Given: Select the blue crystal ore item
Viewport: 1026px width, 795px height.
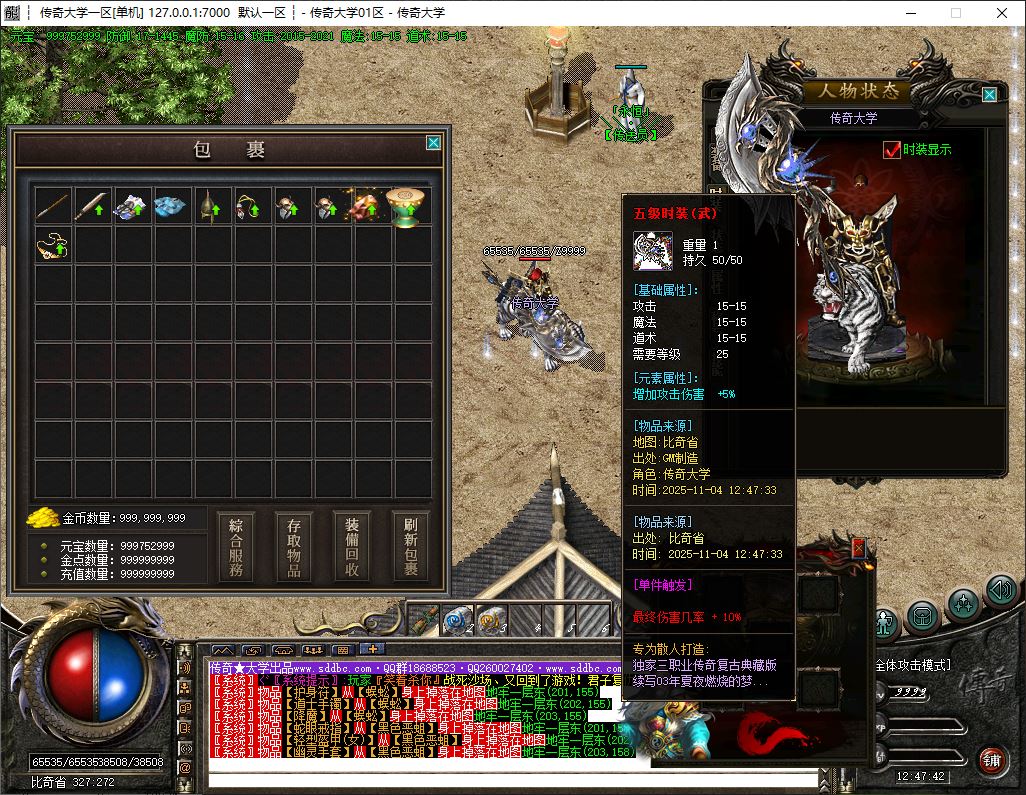Looking at the screenshot, I should [171, 206].
